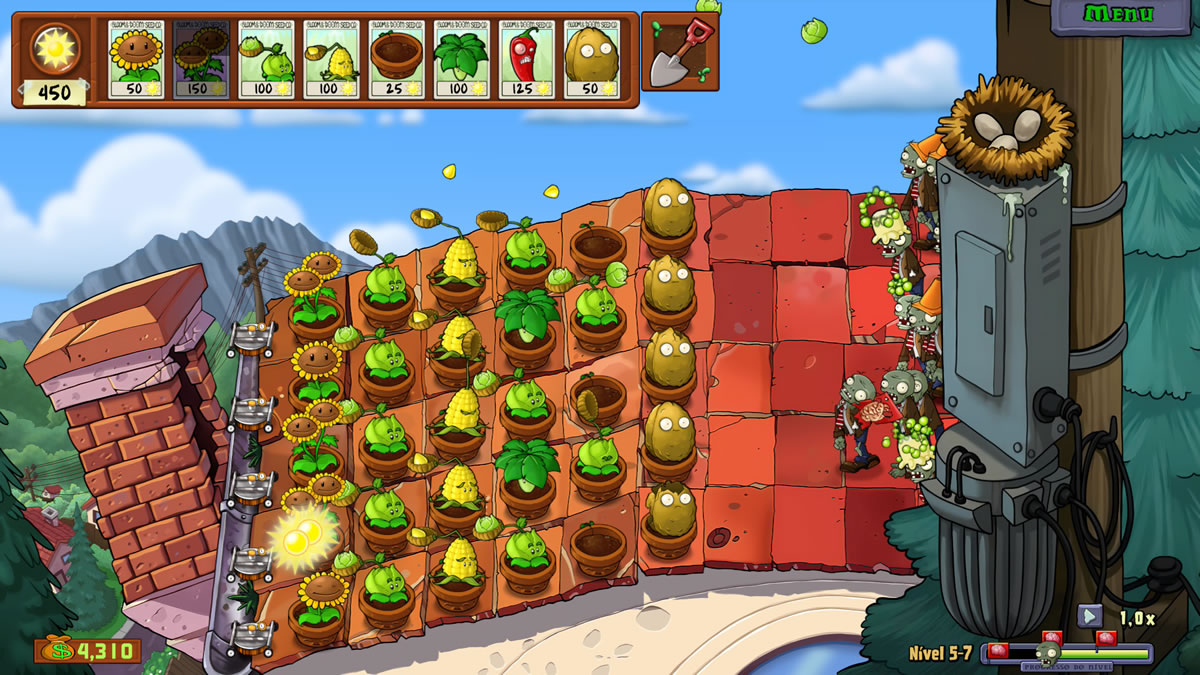Grab the shovel tool
This screenshot has width=1200, height=675.
[x=679, y=52]
